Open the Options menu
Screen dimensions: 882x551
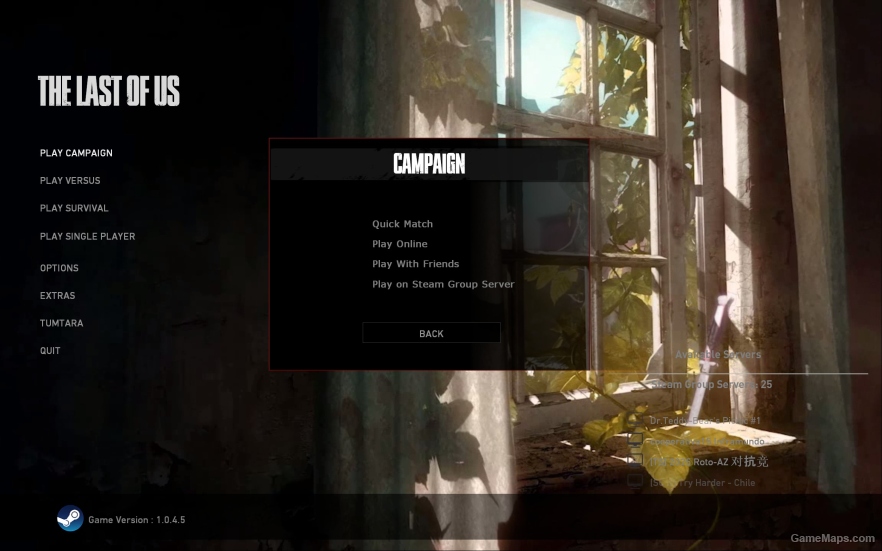point(59,268)
